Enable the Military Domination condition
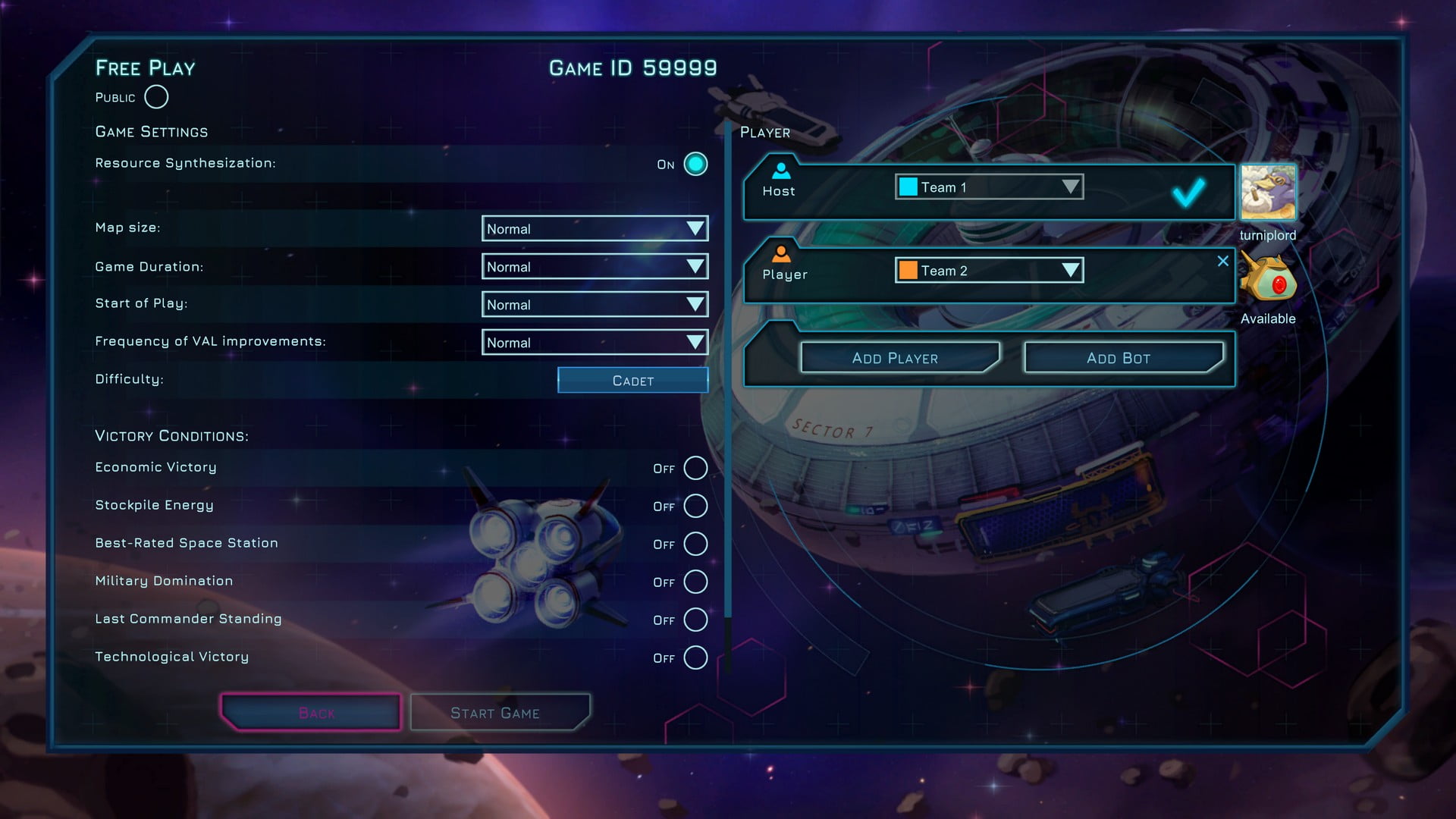1456x819 pixels. click(695, 582)
